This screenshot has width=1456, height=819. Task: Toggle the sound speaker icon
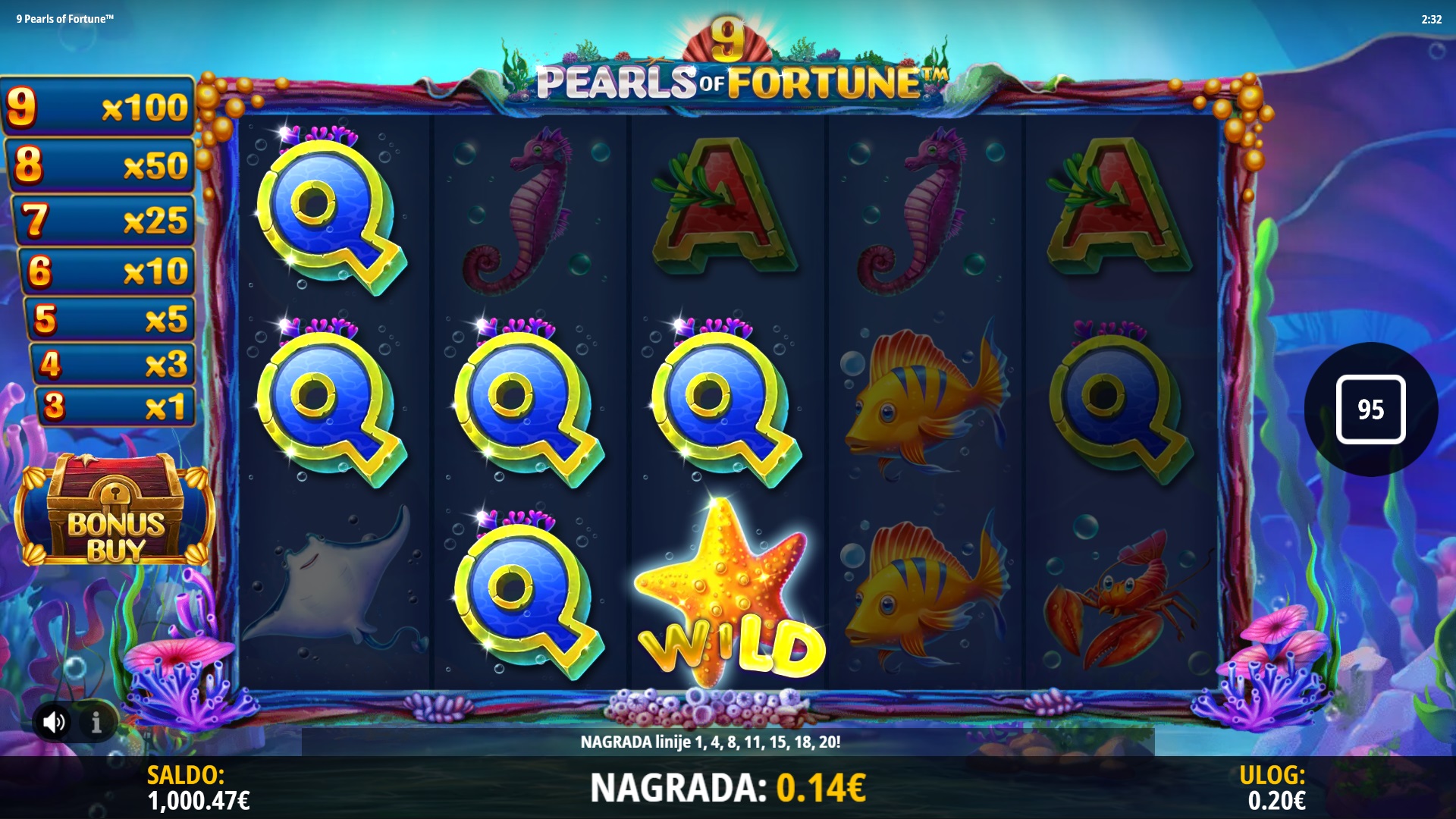(x=54, y=722)
